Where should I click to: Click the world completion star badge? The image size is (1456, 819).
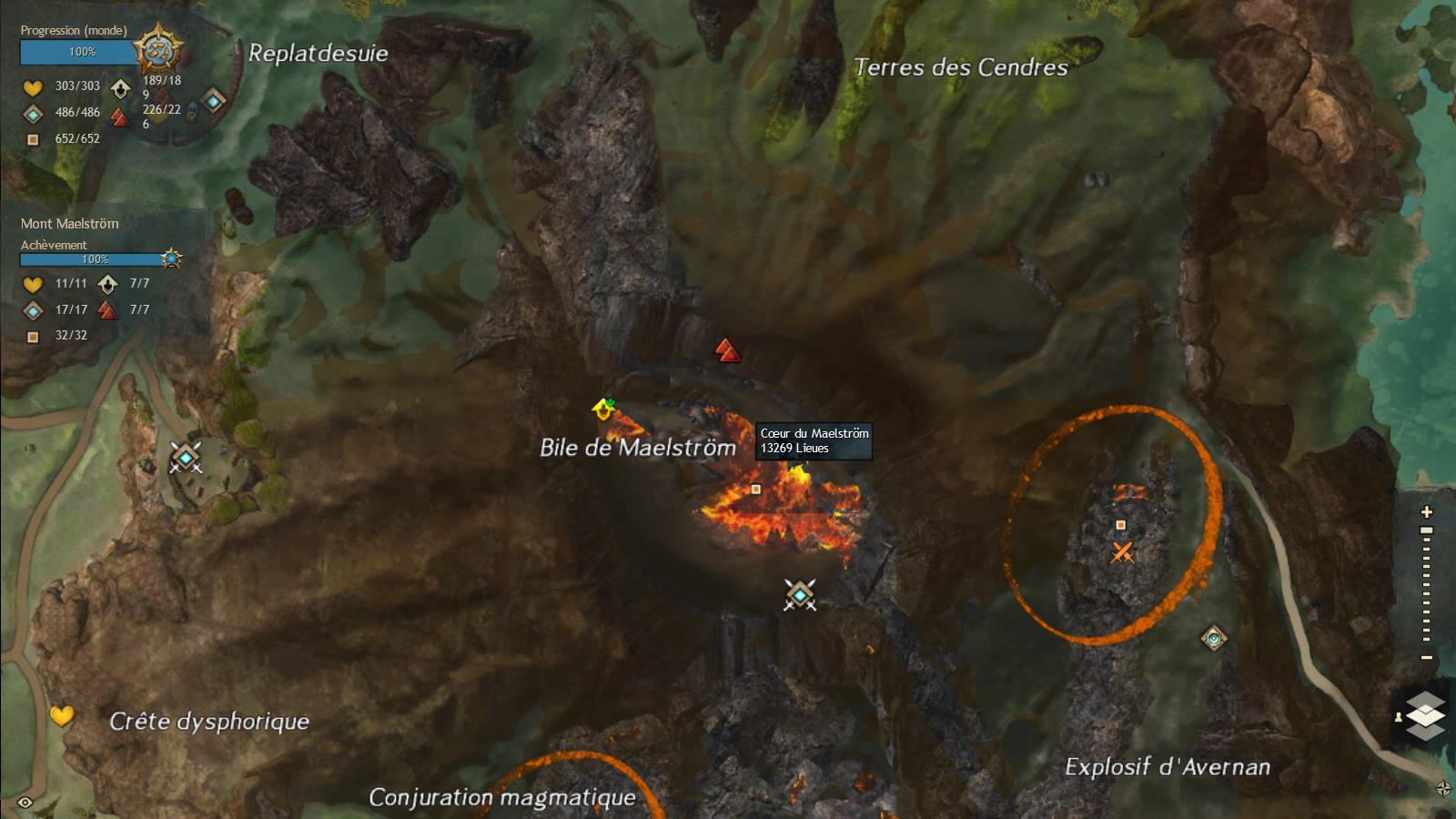pos(158,50)
